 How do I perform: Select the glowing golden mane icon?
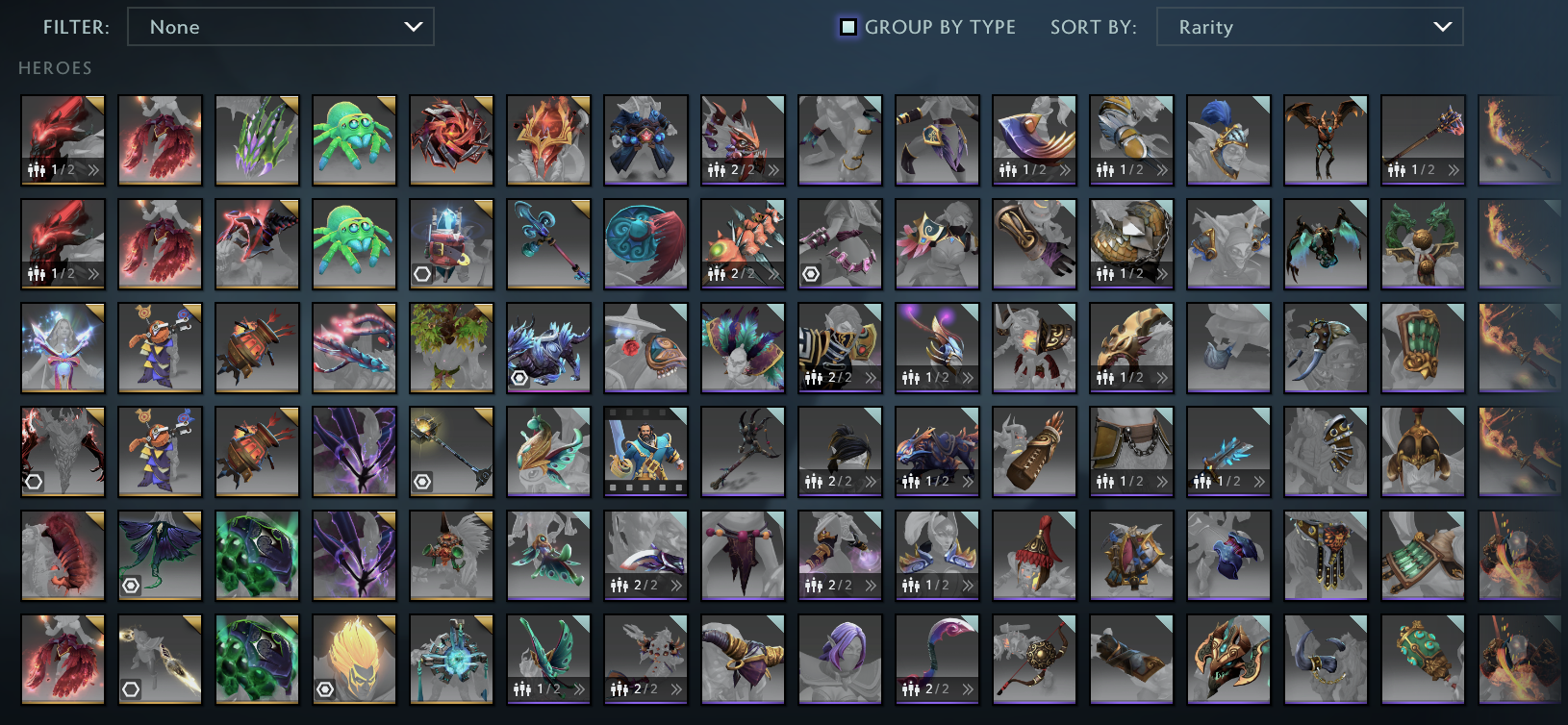point(354,659)
